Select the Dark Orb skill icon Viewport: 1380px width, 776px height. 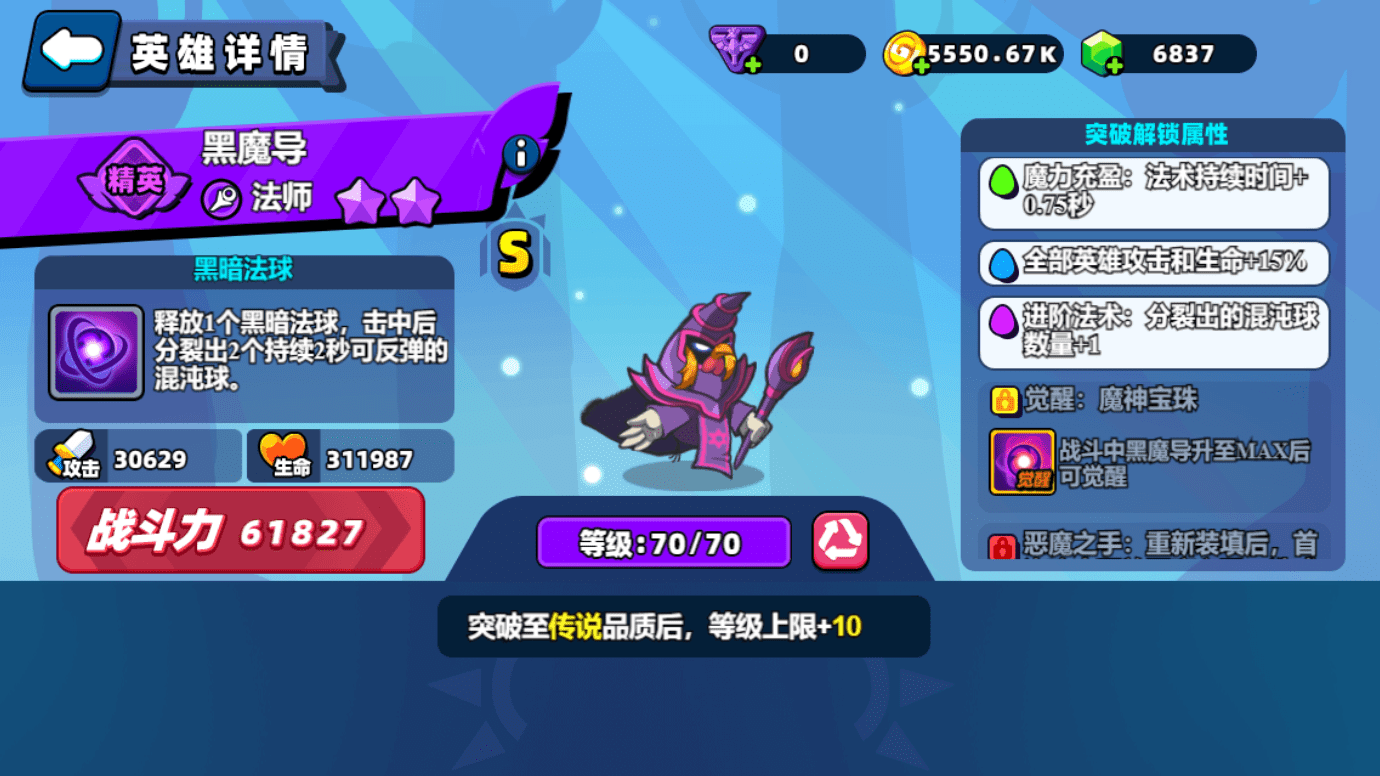click(x=96, y=352)
